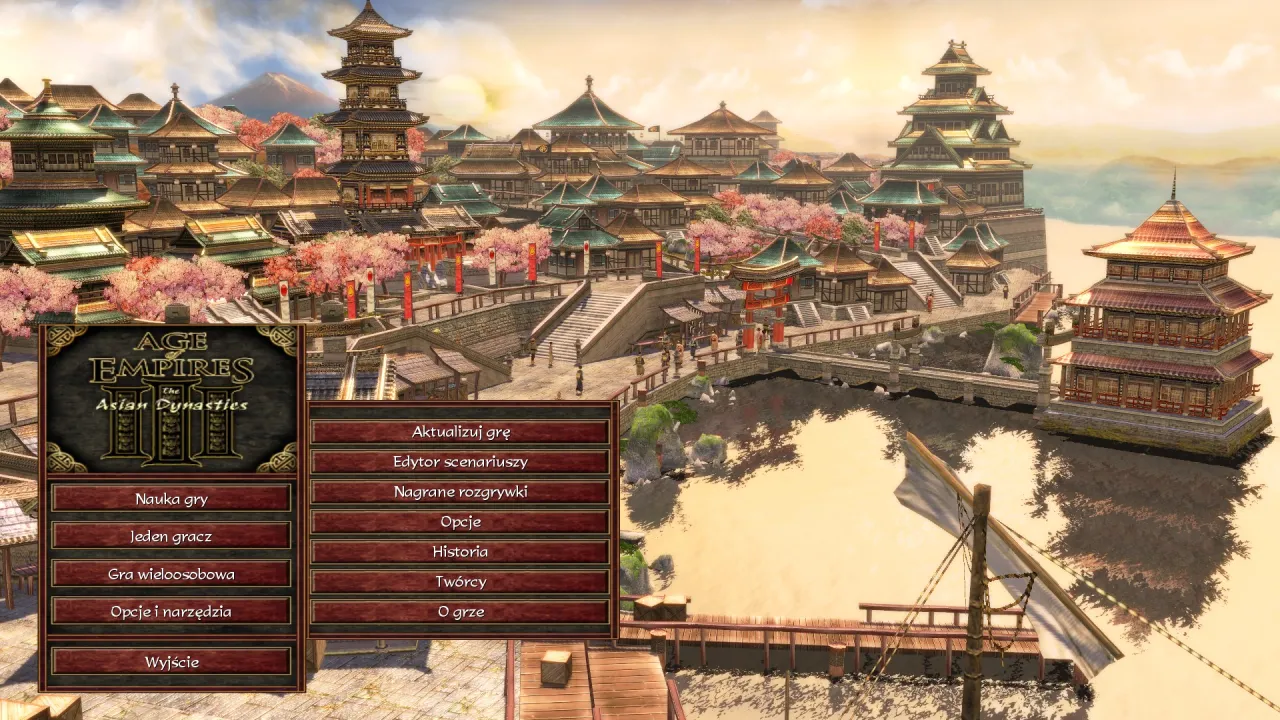Start a single player game
1280x720 pixels.
[x=171, y=537]
